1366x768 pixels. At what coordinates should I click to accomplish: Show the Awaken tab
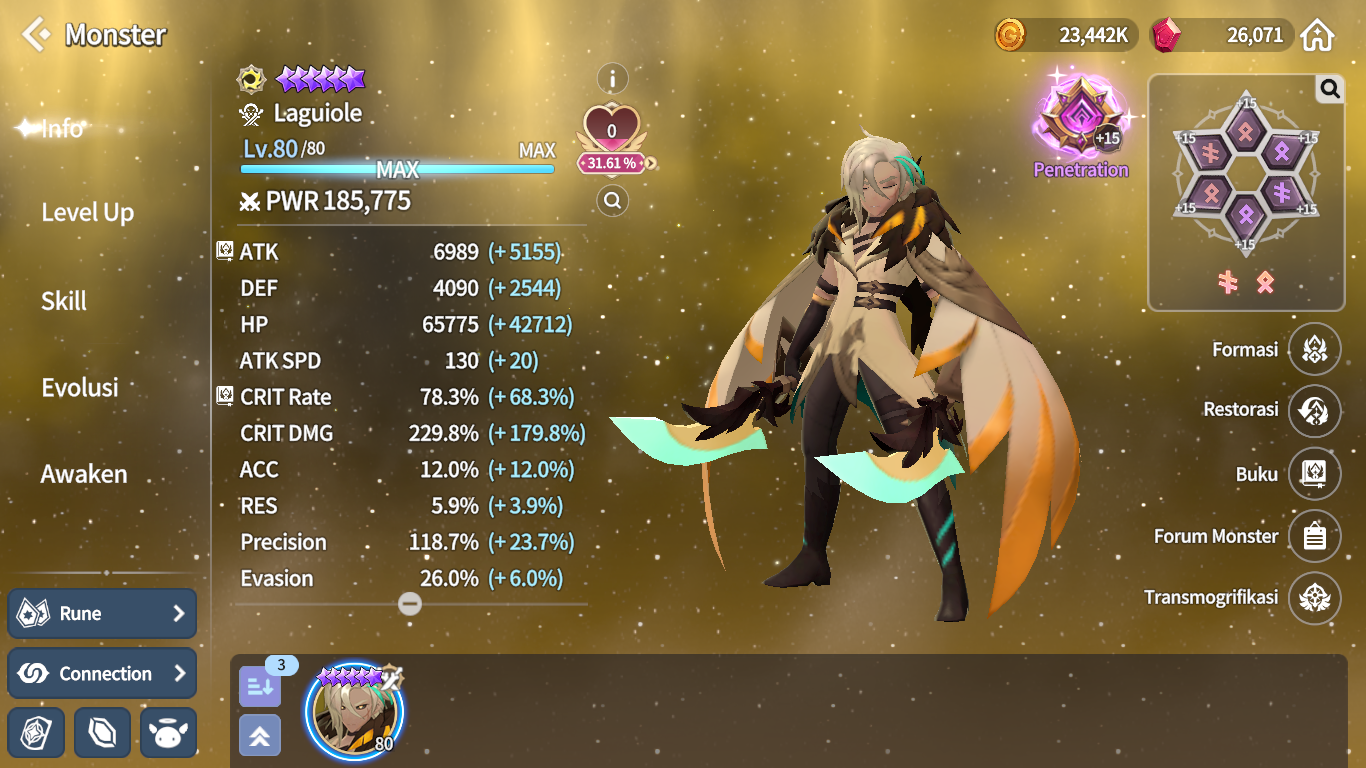tap(84, 474)
